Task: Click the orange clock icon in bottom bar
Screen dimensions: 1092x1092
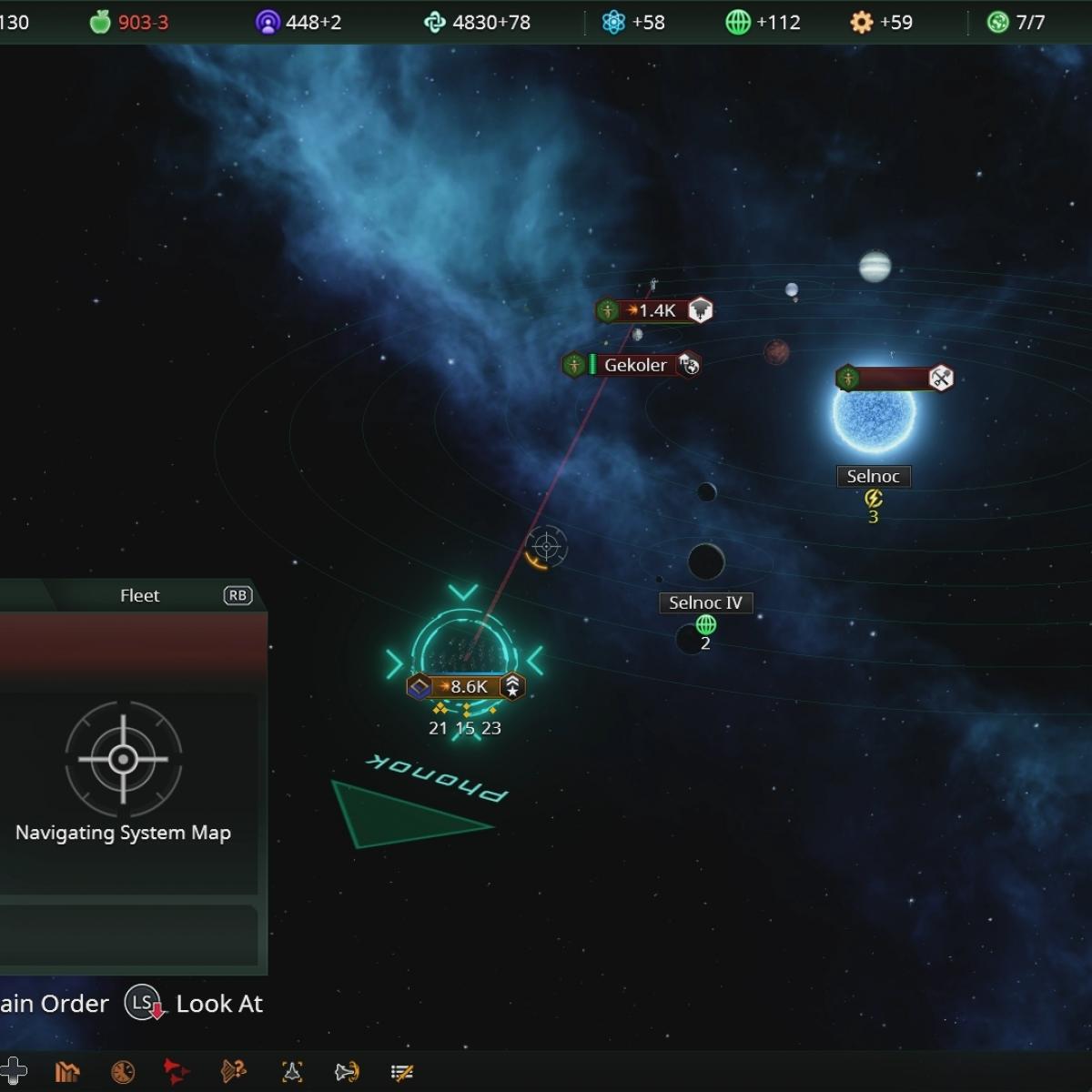Action: pos(123,1072)
